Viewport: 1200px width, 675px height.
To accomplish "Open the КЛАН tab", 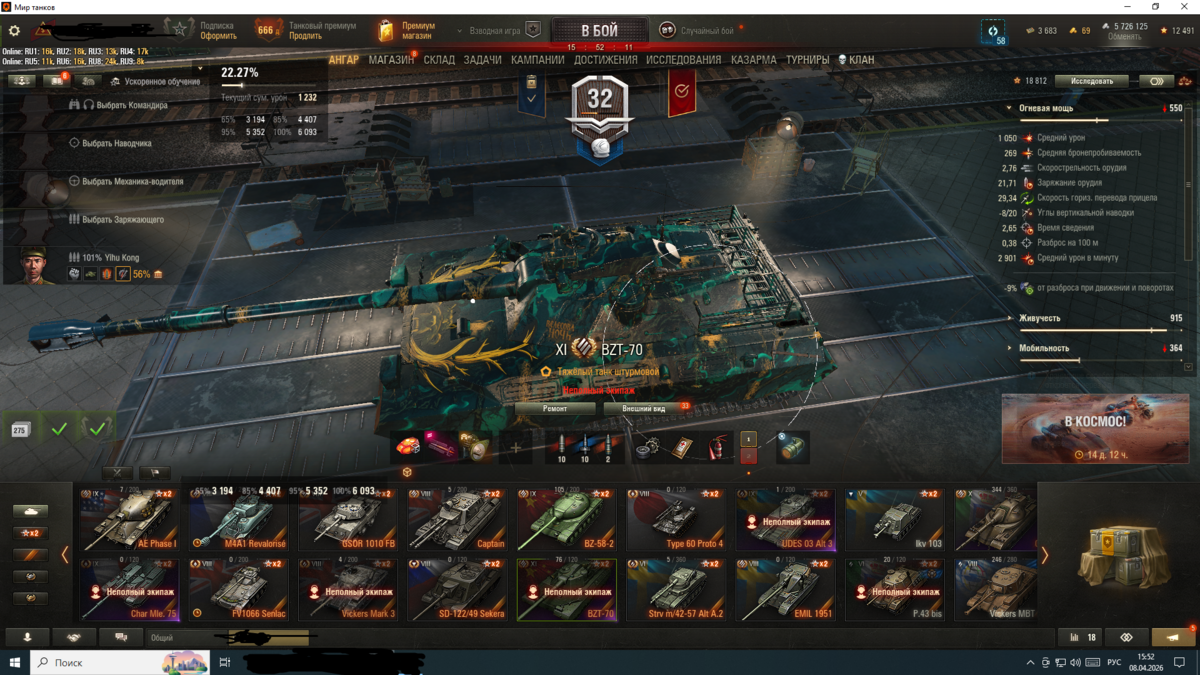I will click(856, 60).
